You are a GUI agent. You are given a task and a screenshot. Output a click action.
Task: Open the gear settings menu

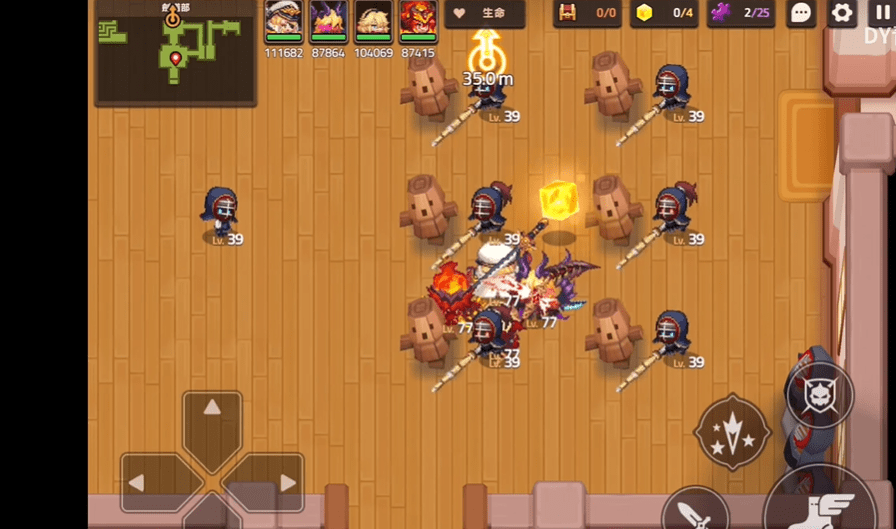(843, 13)
